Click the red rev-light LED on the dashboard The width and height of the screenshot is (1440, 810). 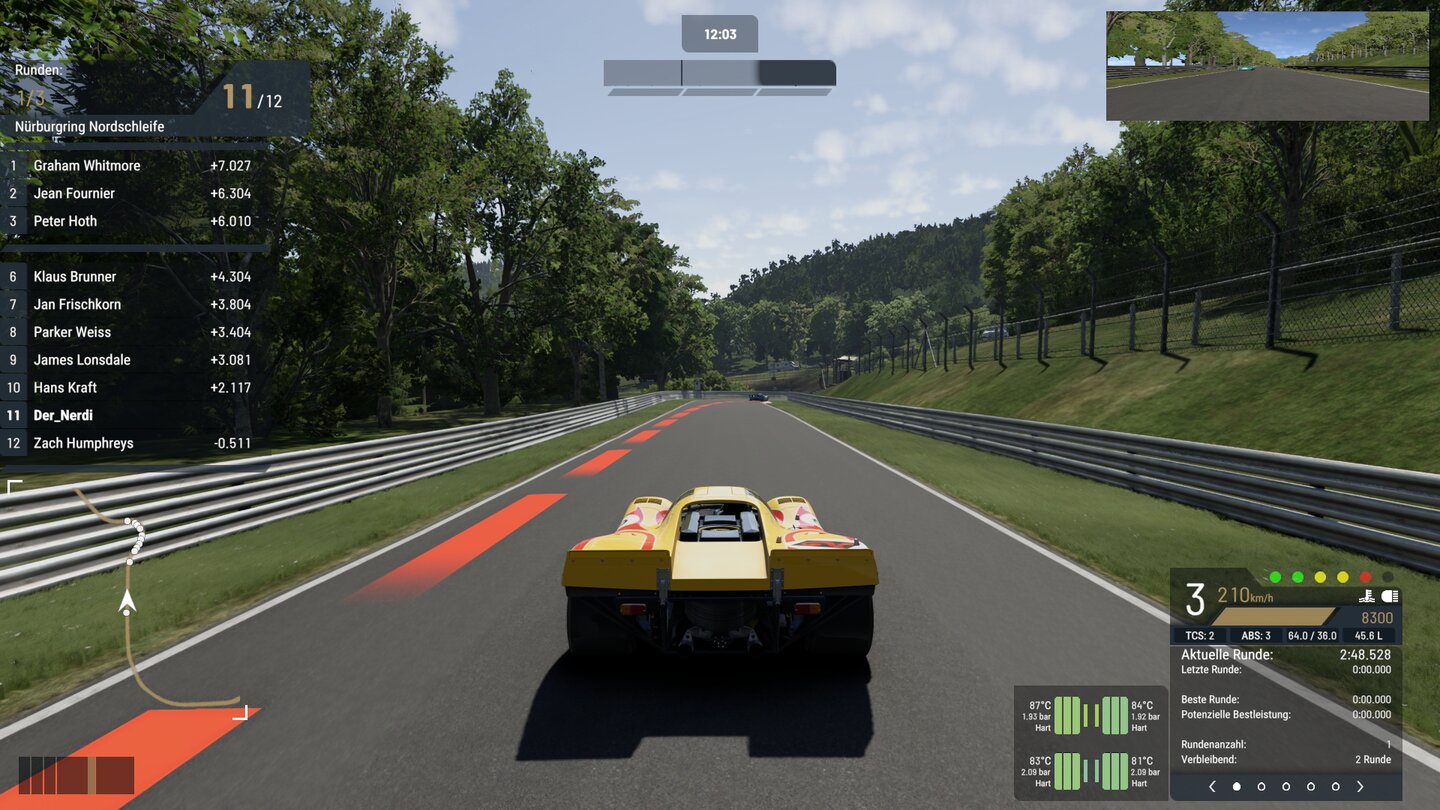coord(1364,577)
